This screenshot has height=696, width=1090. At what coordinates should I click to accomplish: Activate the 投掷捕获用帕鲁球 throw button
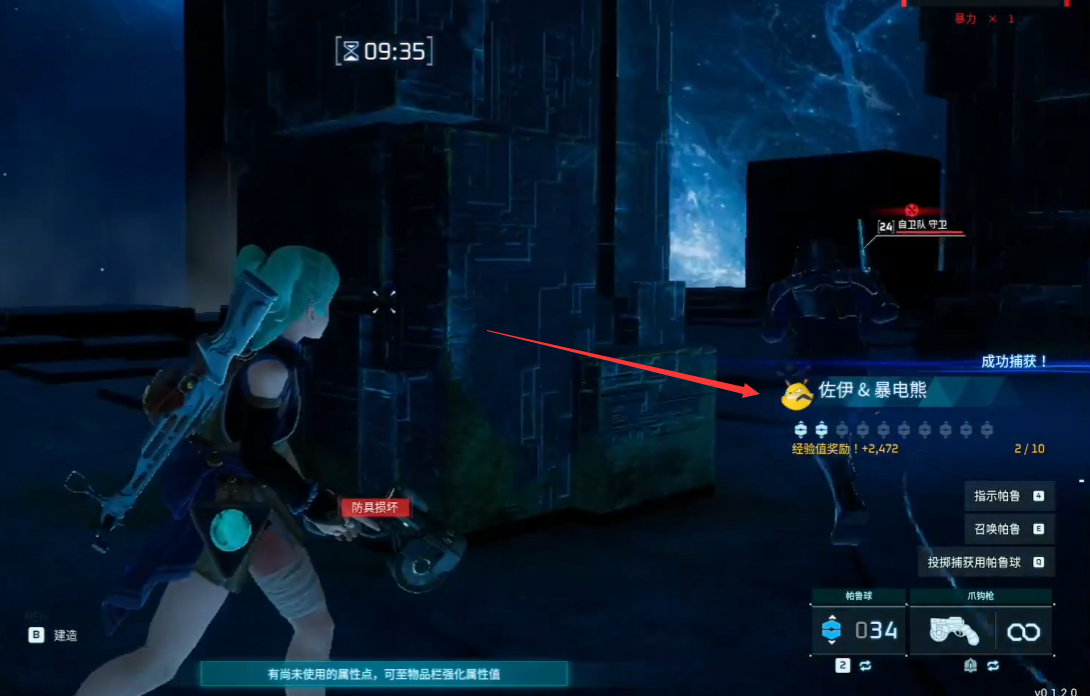pos(985,562)
